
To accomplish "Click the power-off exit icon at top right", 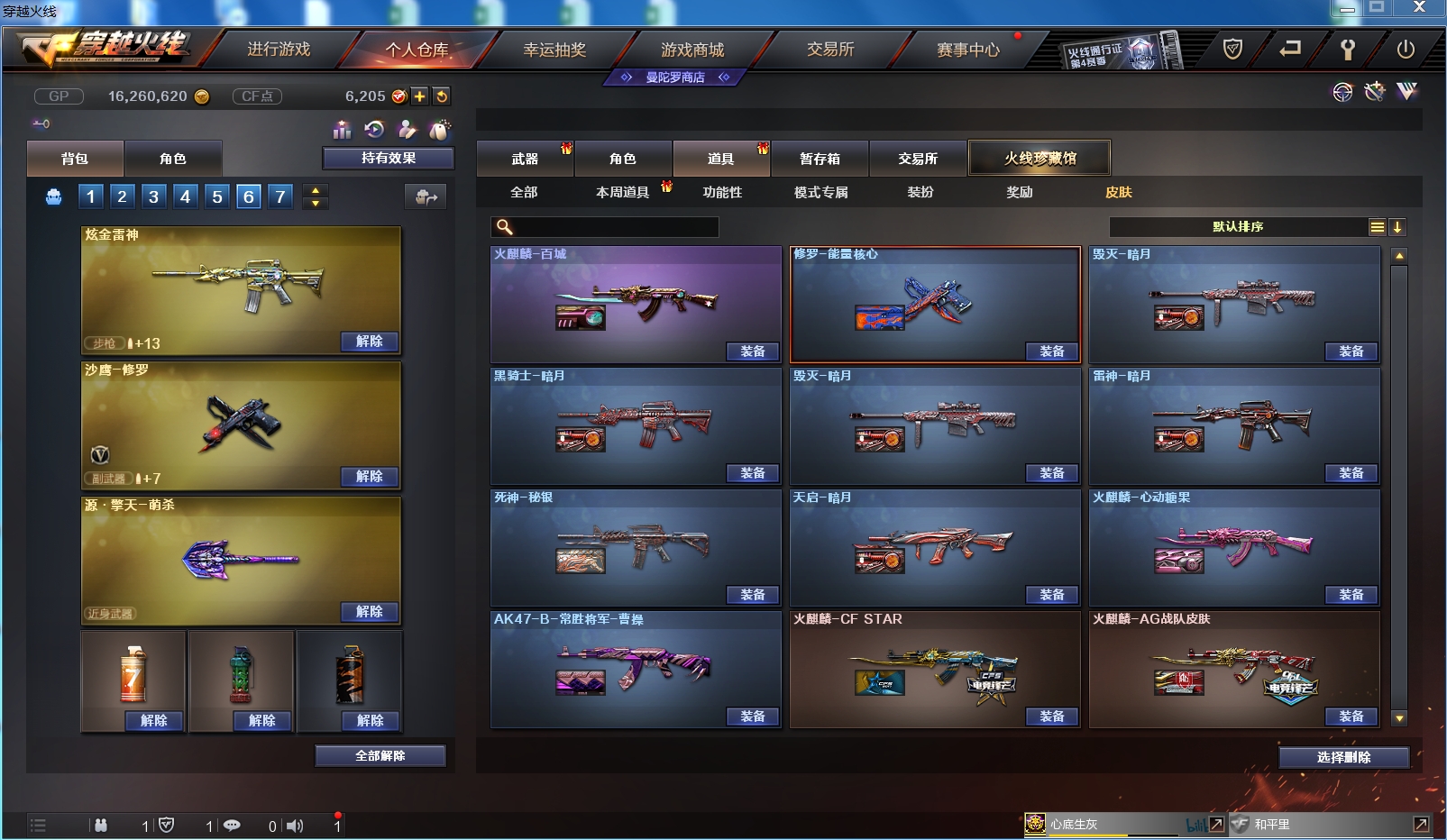I will 1406,50.
